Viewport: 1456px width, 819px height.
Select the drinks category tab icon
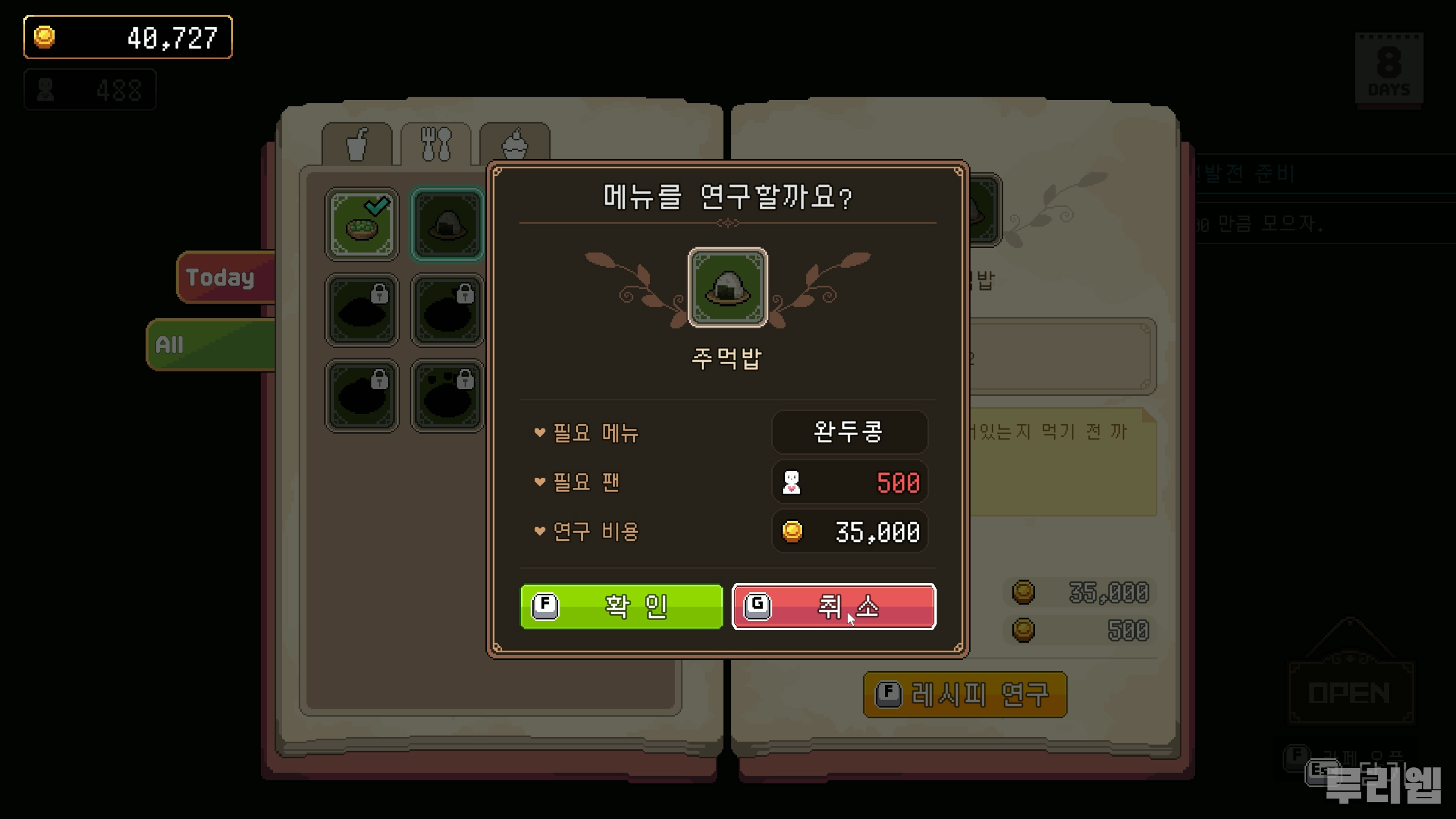pos(358,144)
